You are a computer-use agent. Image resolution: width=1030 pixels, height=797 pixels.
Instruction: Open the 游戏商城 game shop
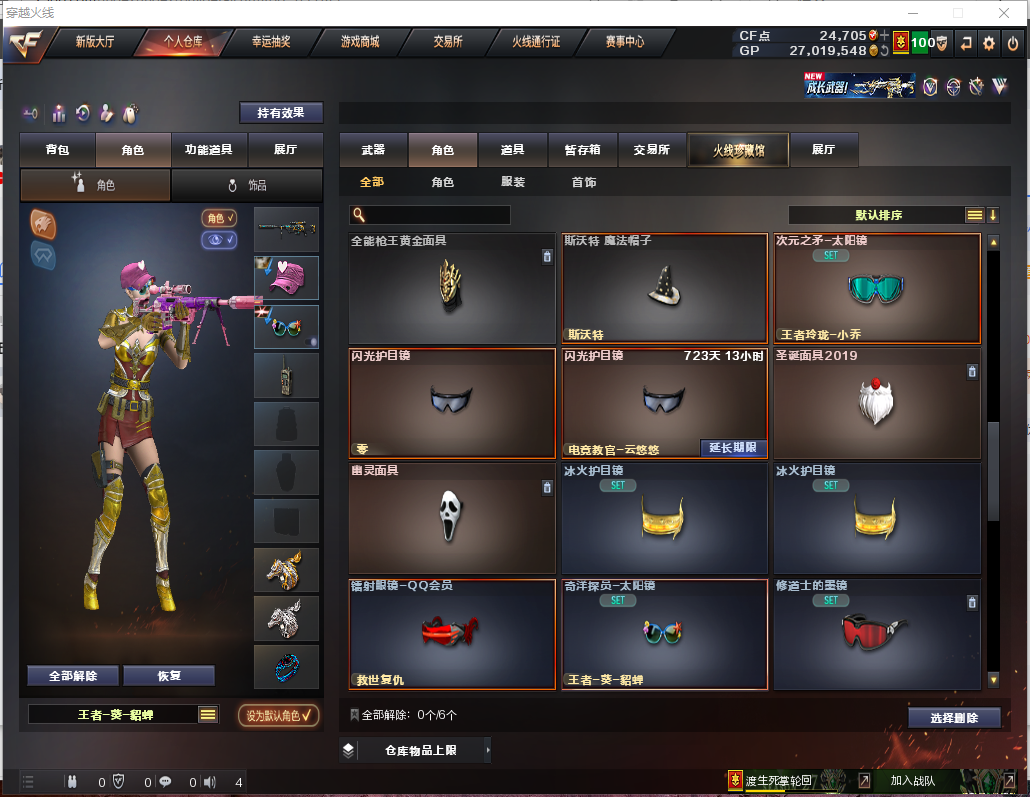(x=360, y=42)
